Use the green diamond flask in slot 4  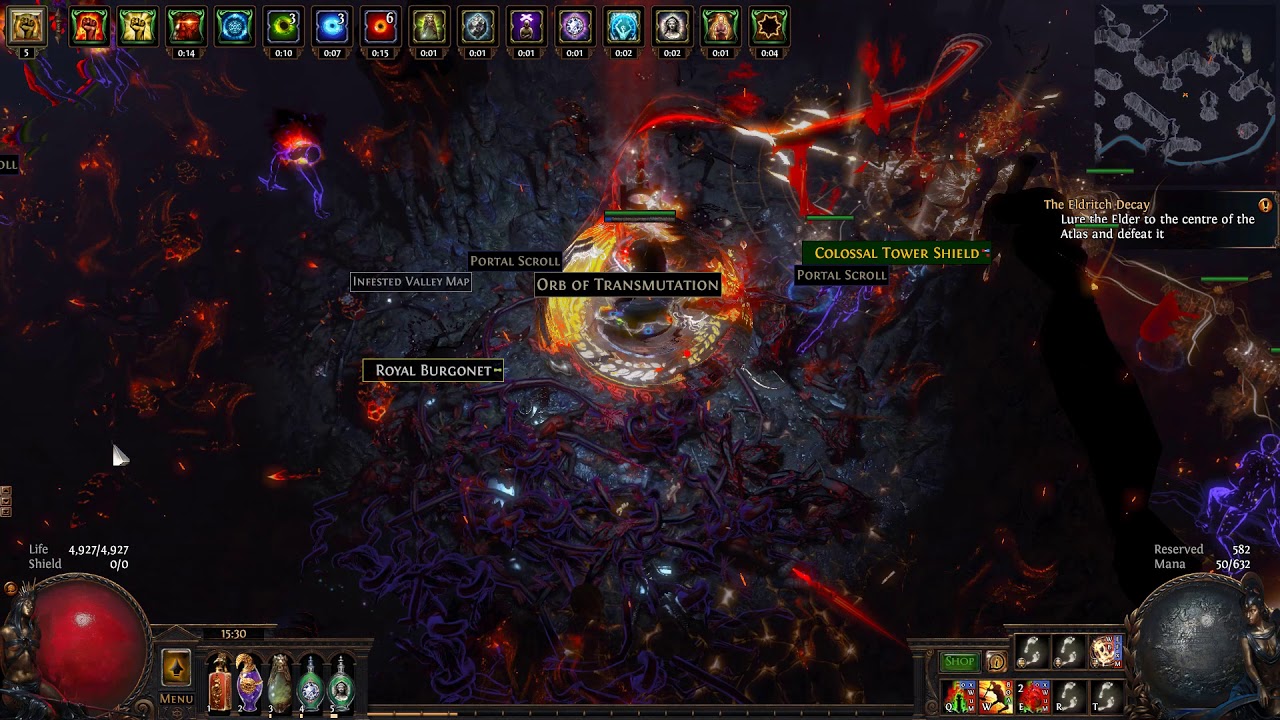coord(311,684)
